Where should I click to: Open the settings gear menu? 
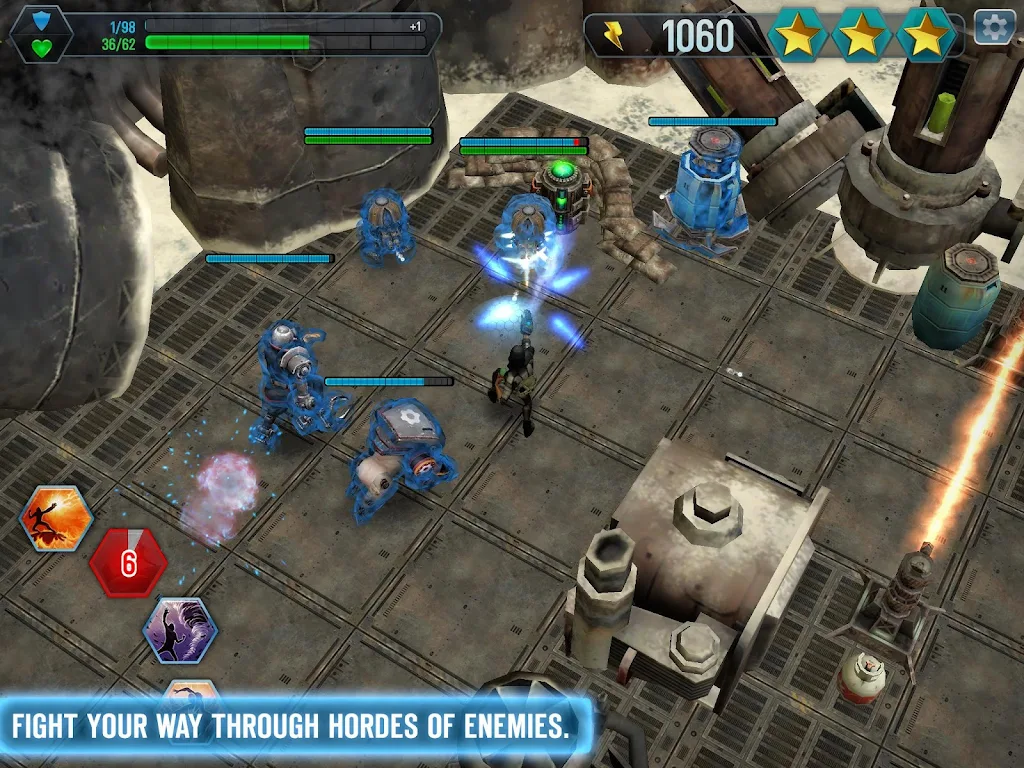click(994, 27)
